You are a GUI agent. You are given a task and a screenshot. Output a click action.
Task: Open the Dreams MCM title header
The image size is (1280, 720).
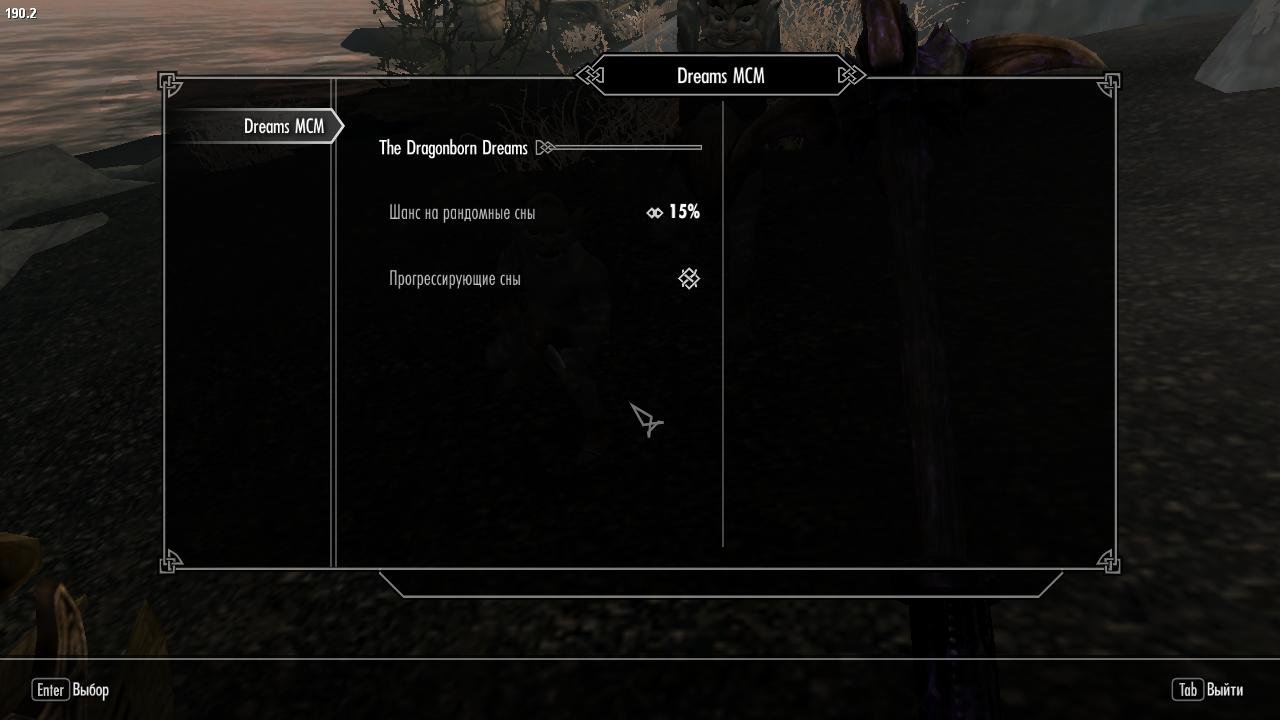720,75
